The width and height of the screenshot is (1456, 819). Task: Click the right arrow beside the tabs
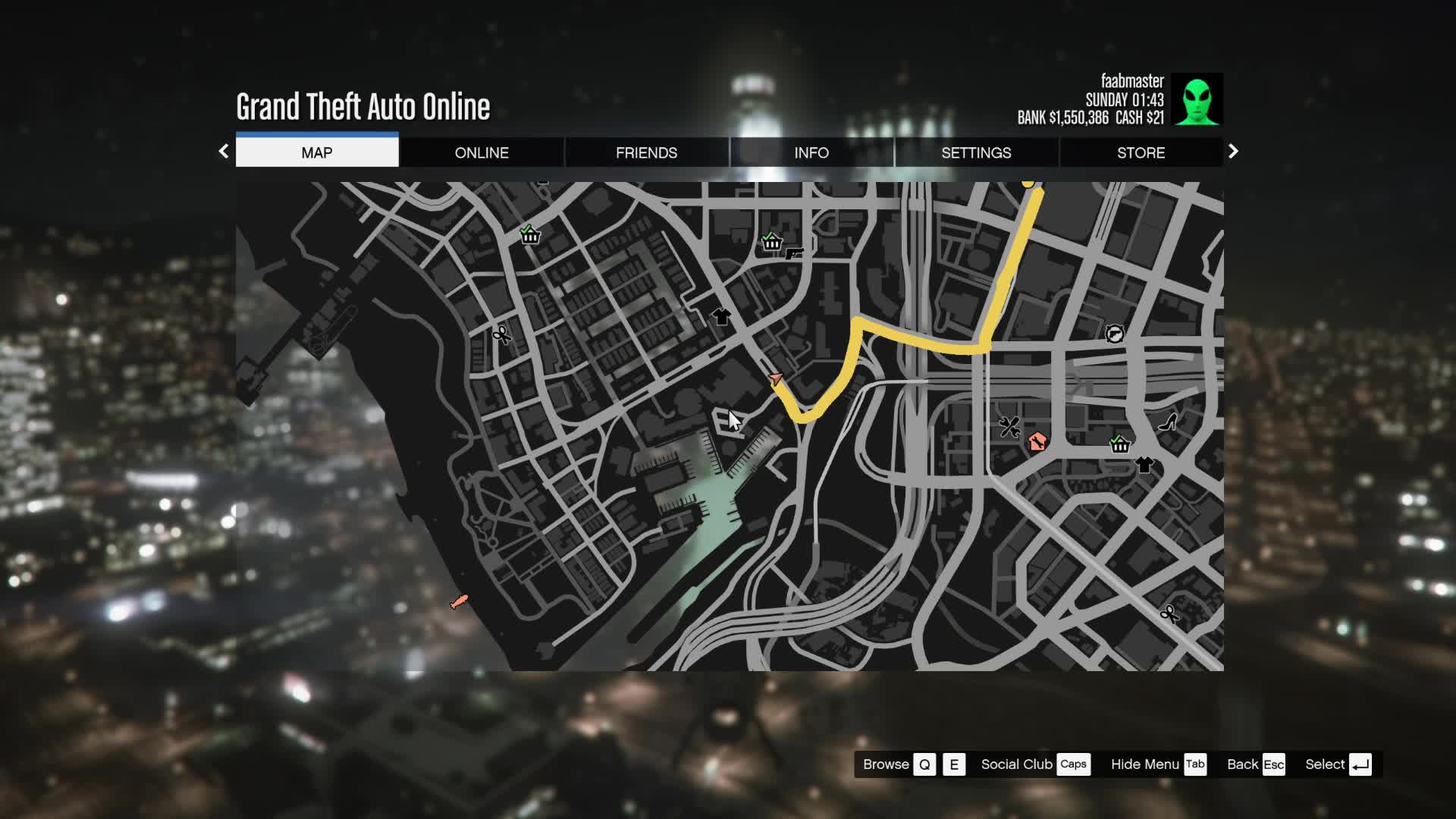point(1233,152)
